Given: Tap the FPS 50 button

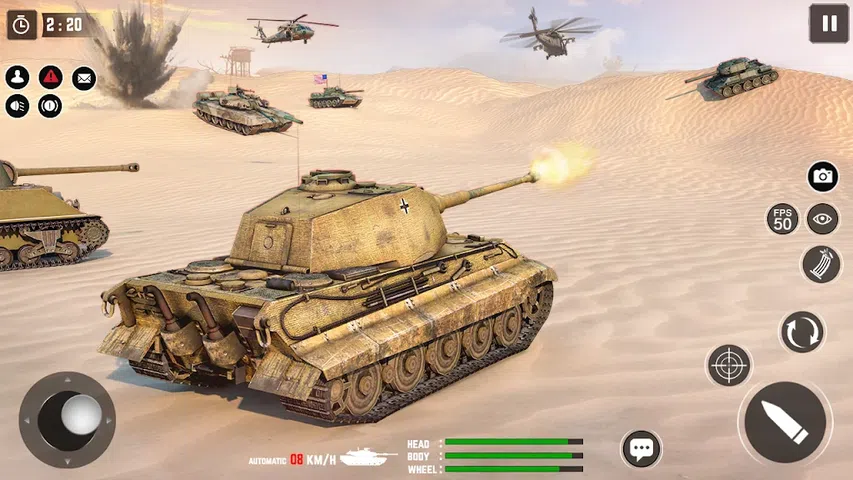Looking at the screenshot, I should point(782,219).
